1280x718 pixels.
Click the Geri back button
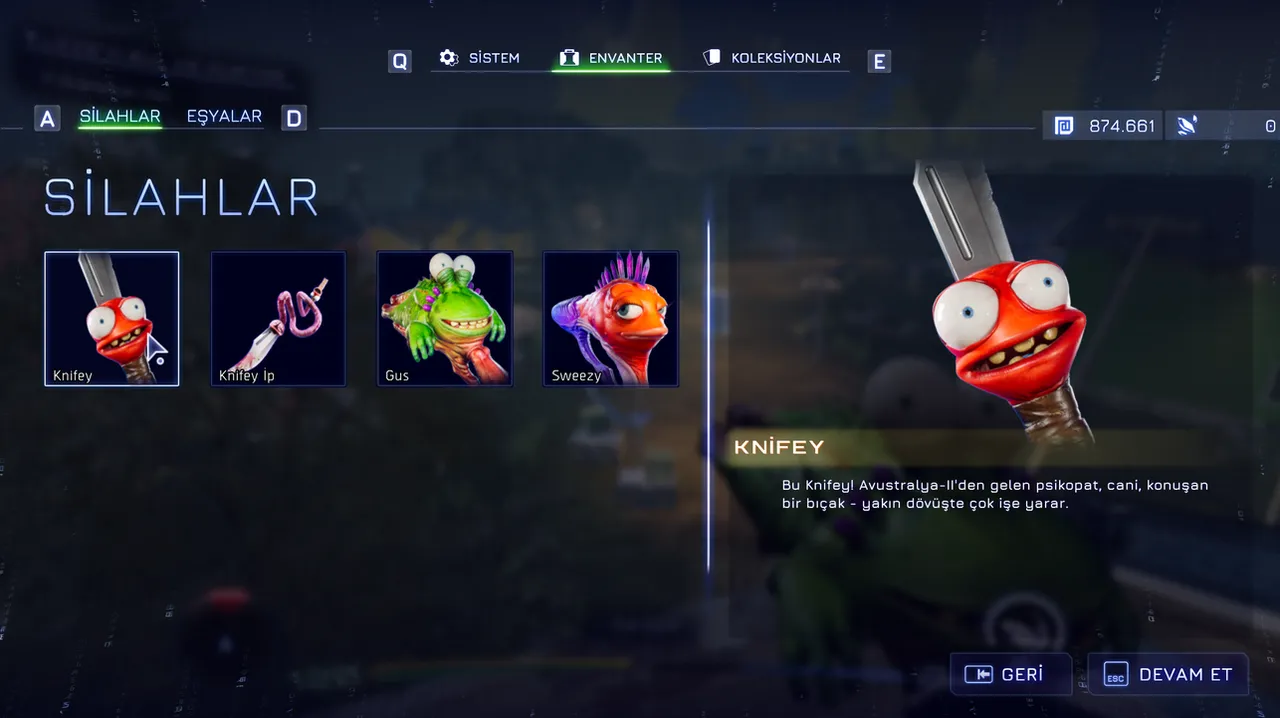[x=1010, y=674]
